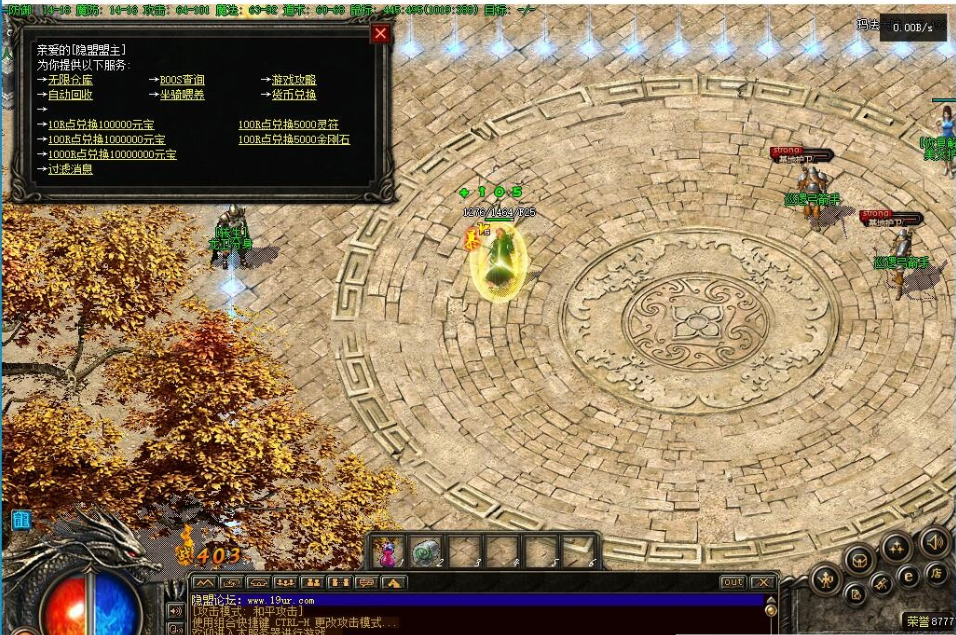Choose the 自动回收 service
This screenshot has width=956, height=635.
[70, 95]
